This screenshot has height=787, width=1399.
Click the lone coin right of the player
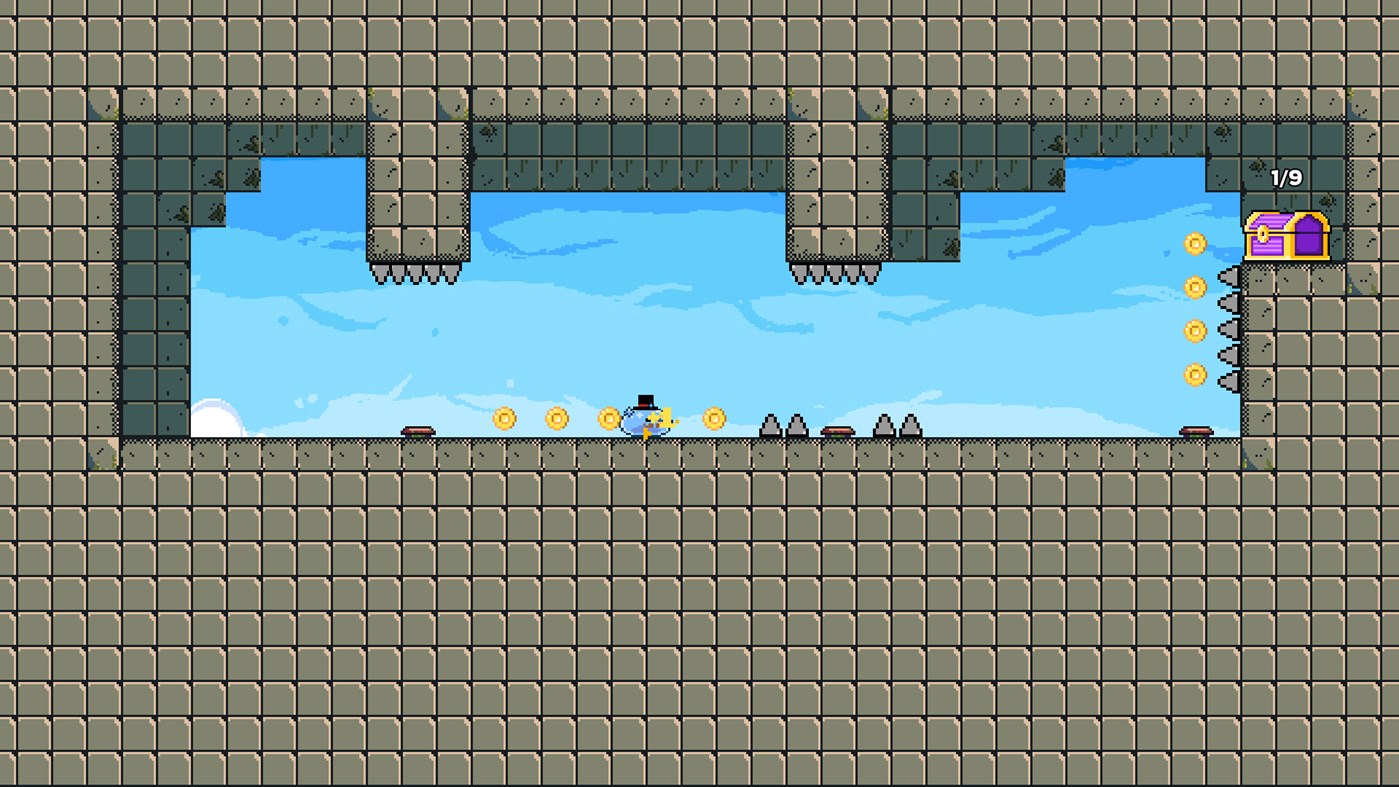[x=714, y=418]
